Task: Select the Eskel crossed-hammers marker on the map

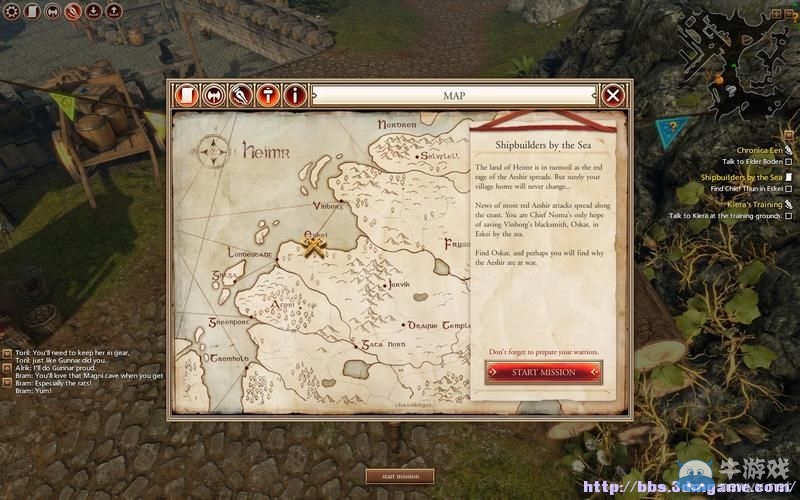Action: click(x=316, y=243)
